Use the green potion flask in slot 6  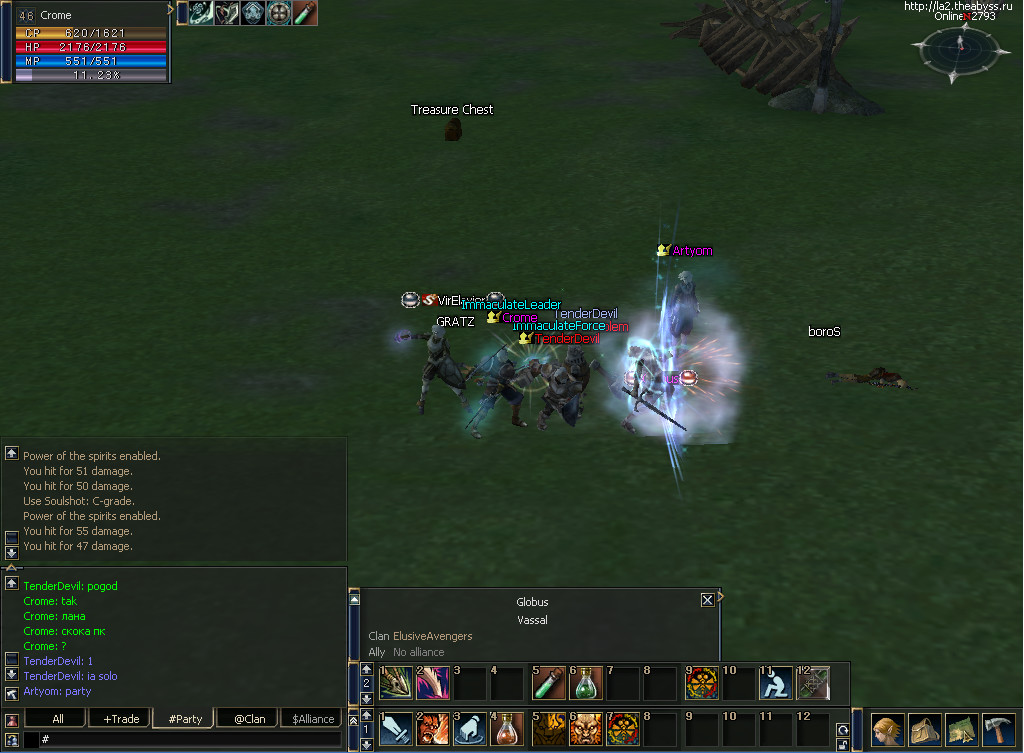tap(585, 683)
